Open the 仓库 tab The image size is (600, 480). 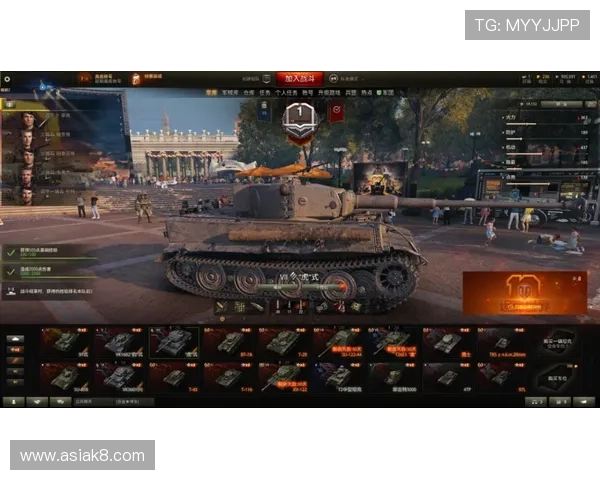coord(247,92)
